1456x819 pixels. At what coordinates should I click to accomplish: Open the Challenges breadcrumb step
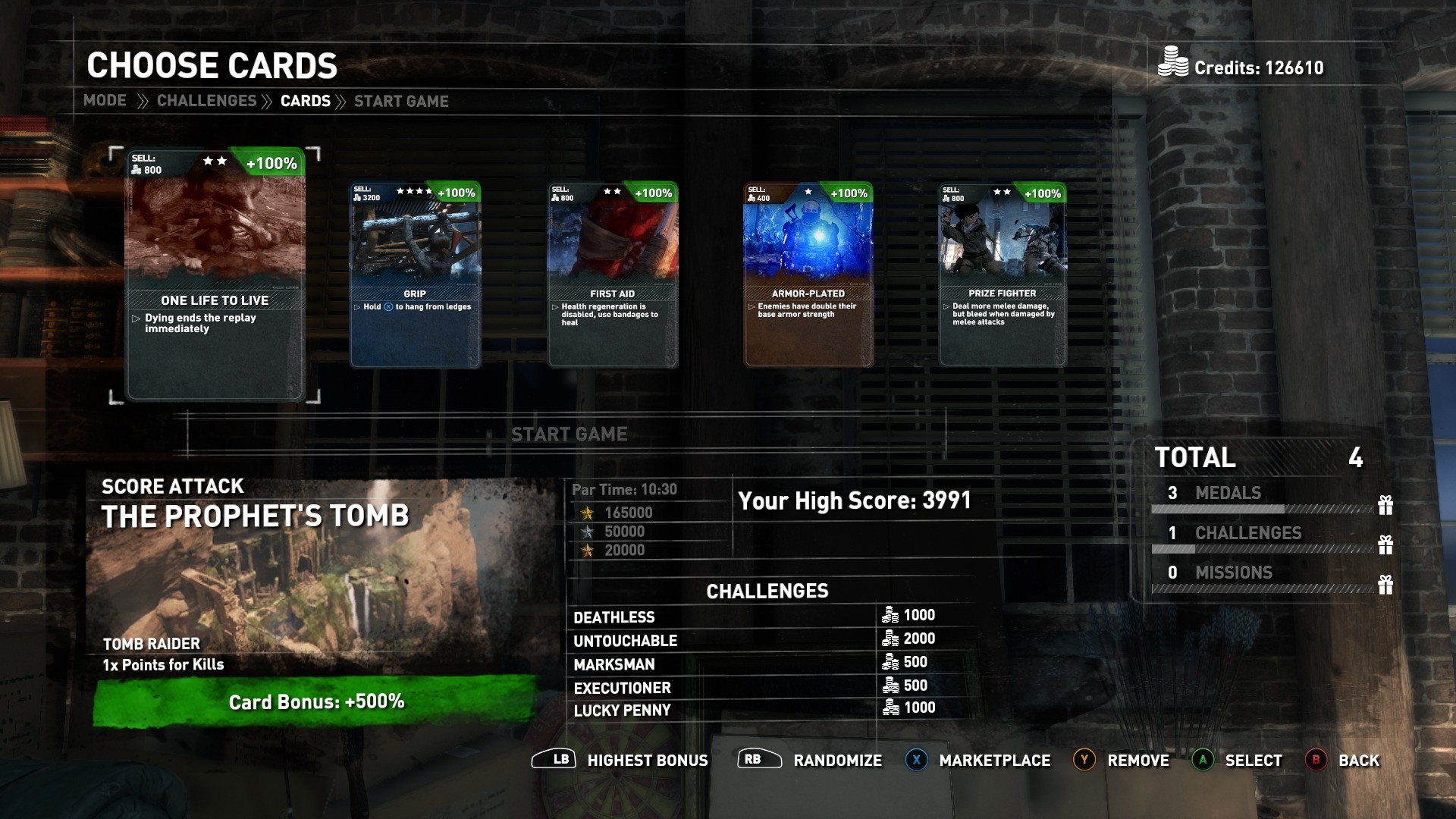(206, 100)
